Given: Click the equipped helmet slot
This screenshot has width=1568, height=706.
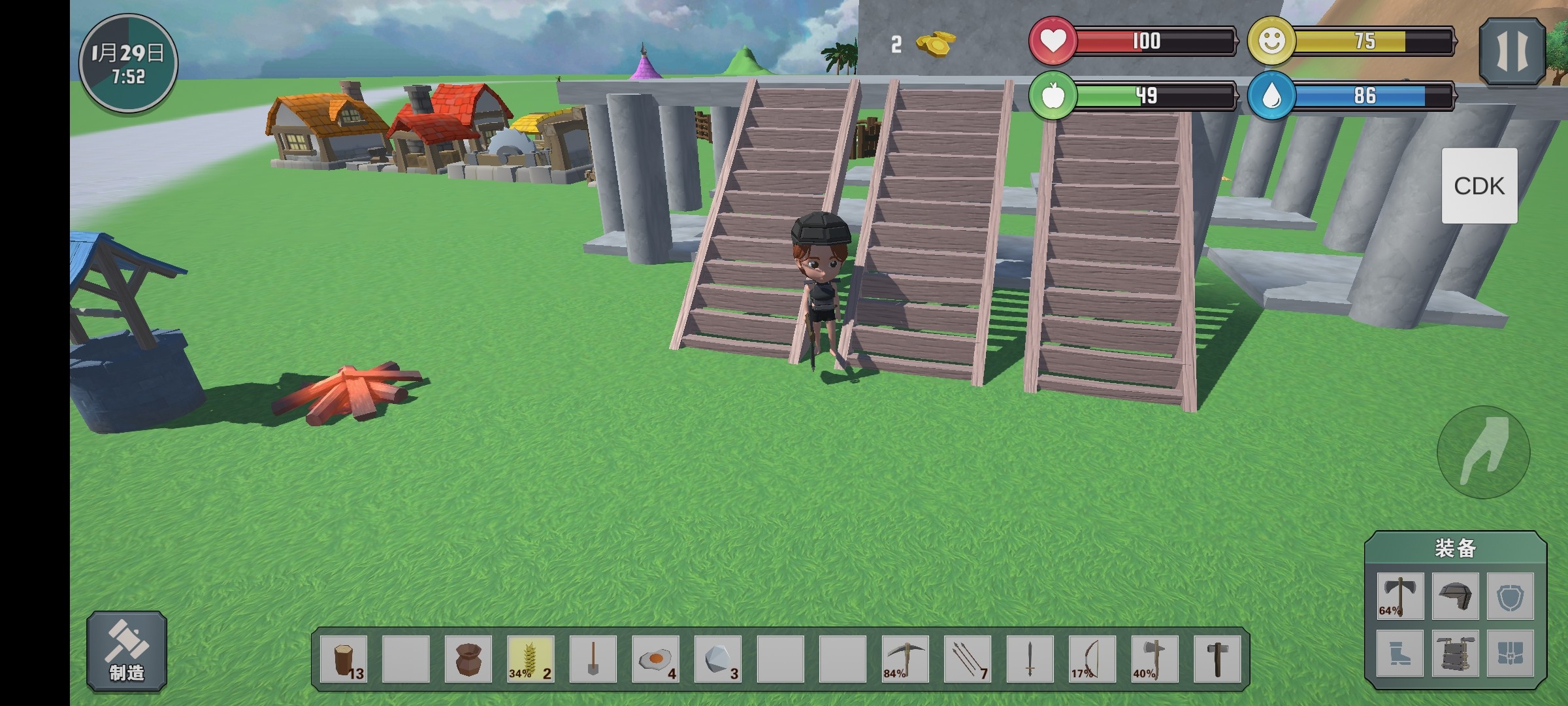Looking at the screenshot, I should coord(1455,596).
